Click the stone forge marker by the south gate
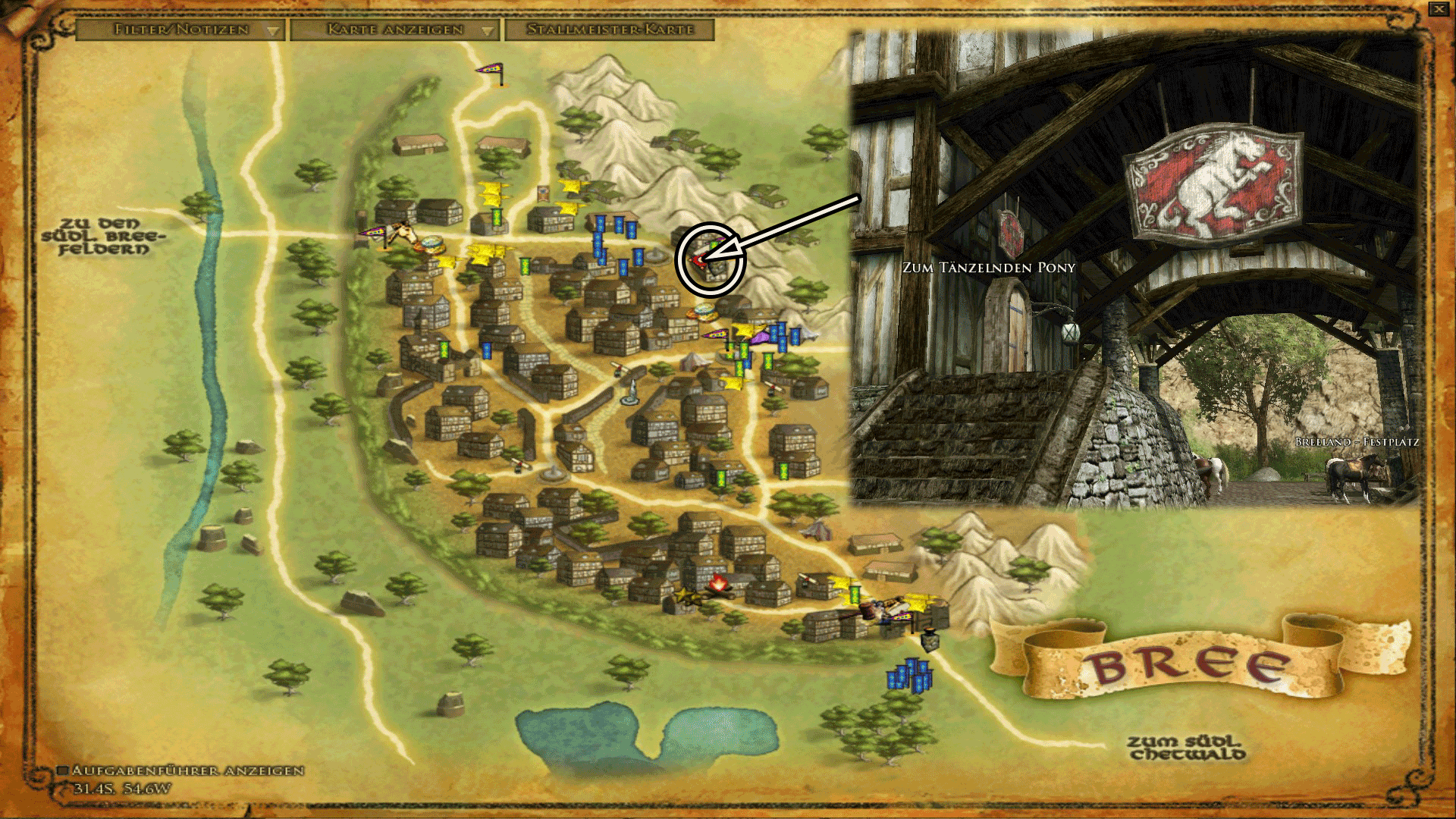Image resolution: width=1456 pixels, height=819 pixels. tap(930, 639)
